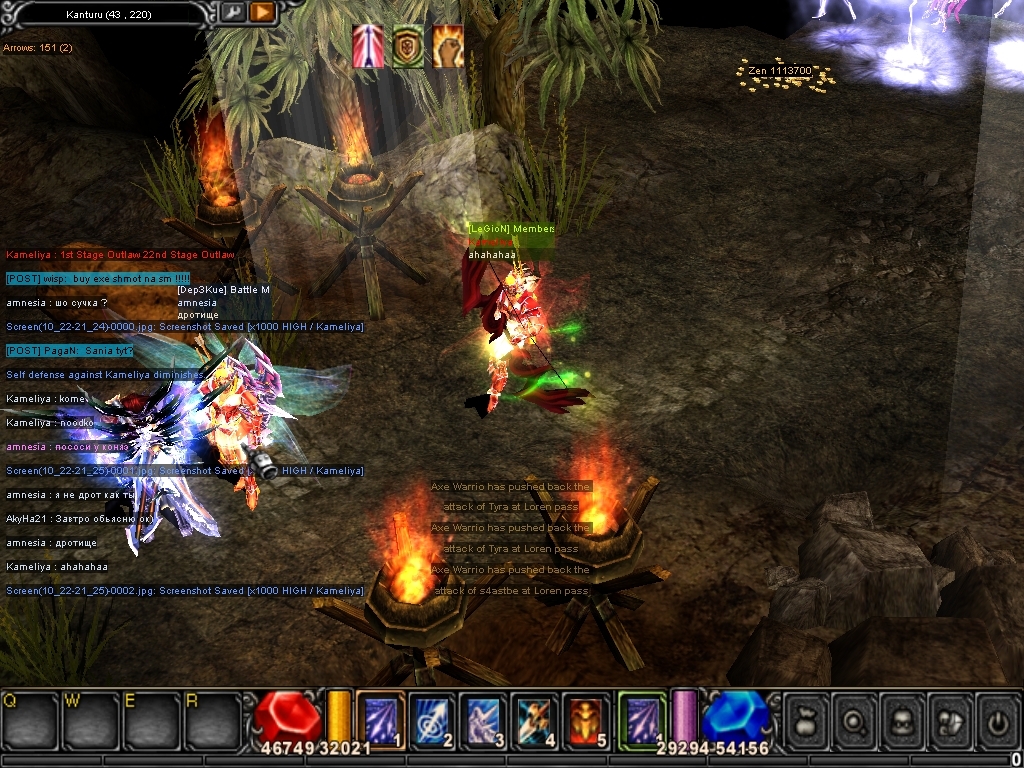Activate the skill in slot 2

tap(433, 716)
